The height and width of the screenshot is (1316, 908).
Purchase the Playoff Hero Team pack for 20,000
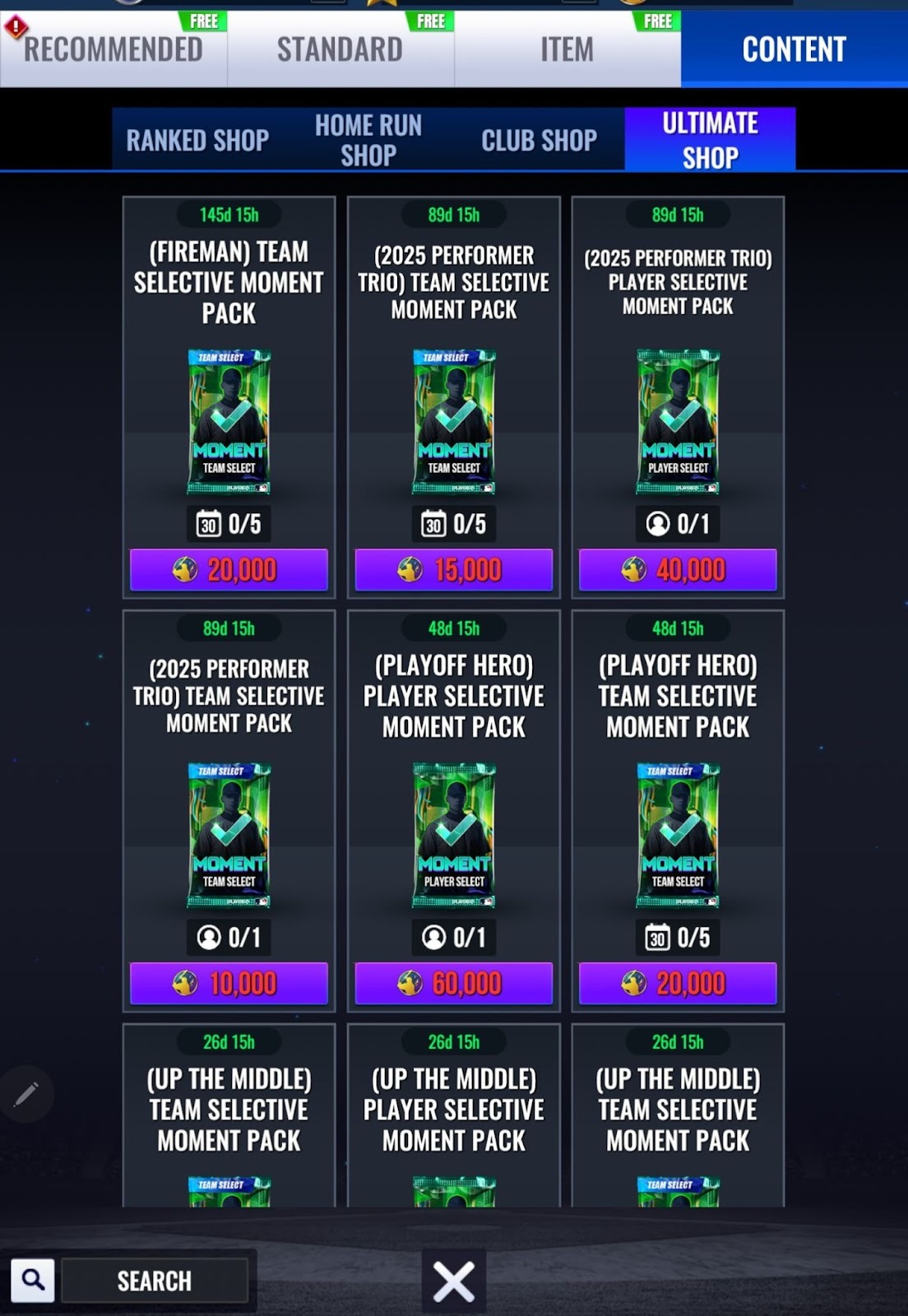click(x=678, y=984)
